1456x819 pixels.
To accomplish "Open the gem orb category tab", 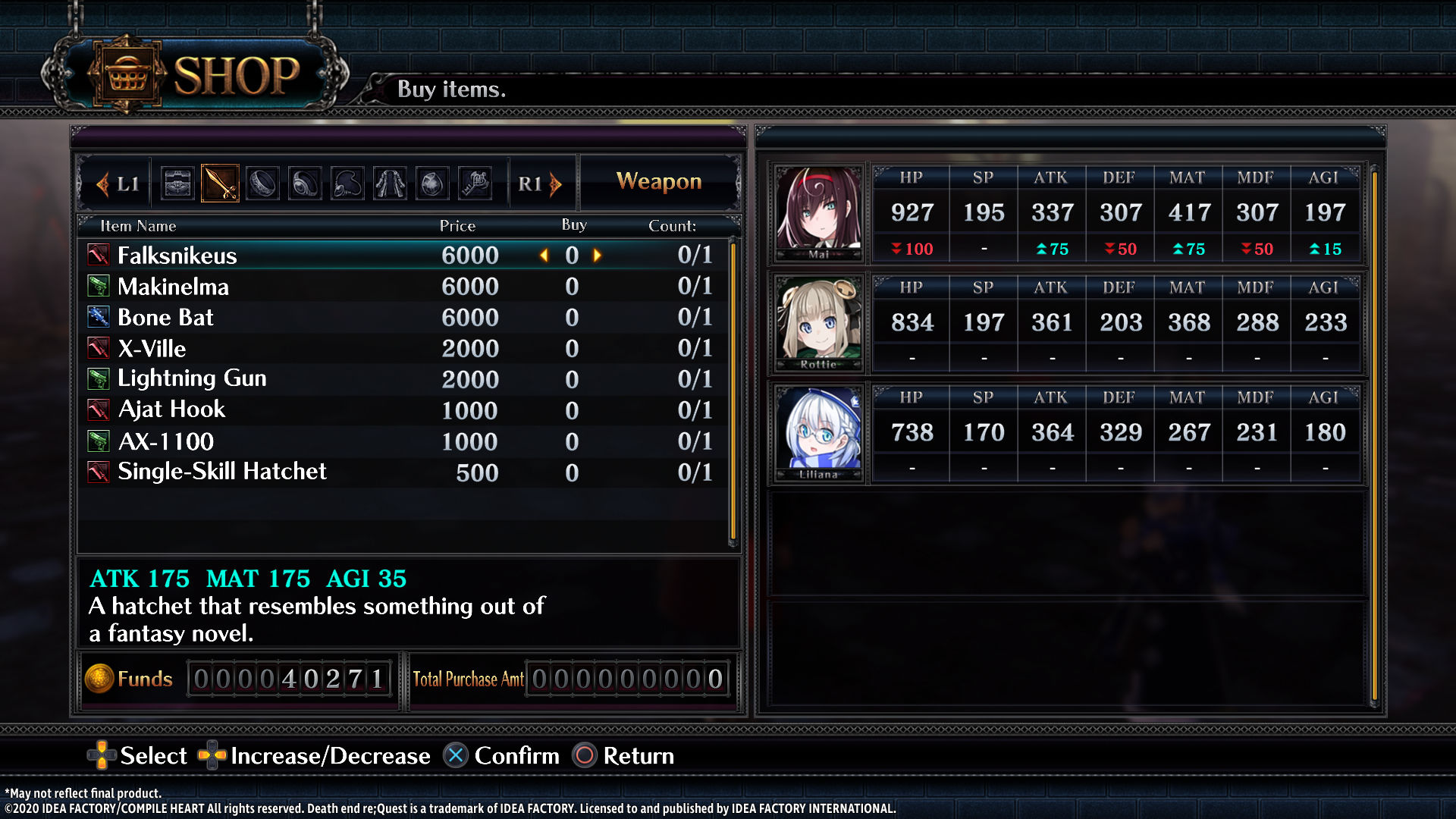I will click(x=432, y=184).
